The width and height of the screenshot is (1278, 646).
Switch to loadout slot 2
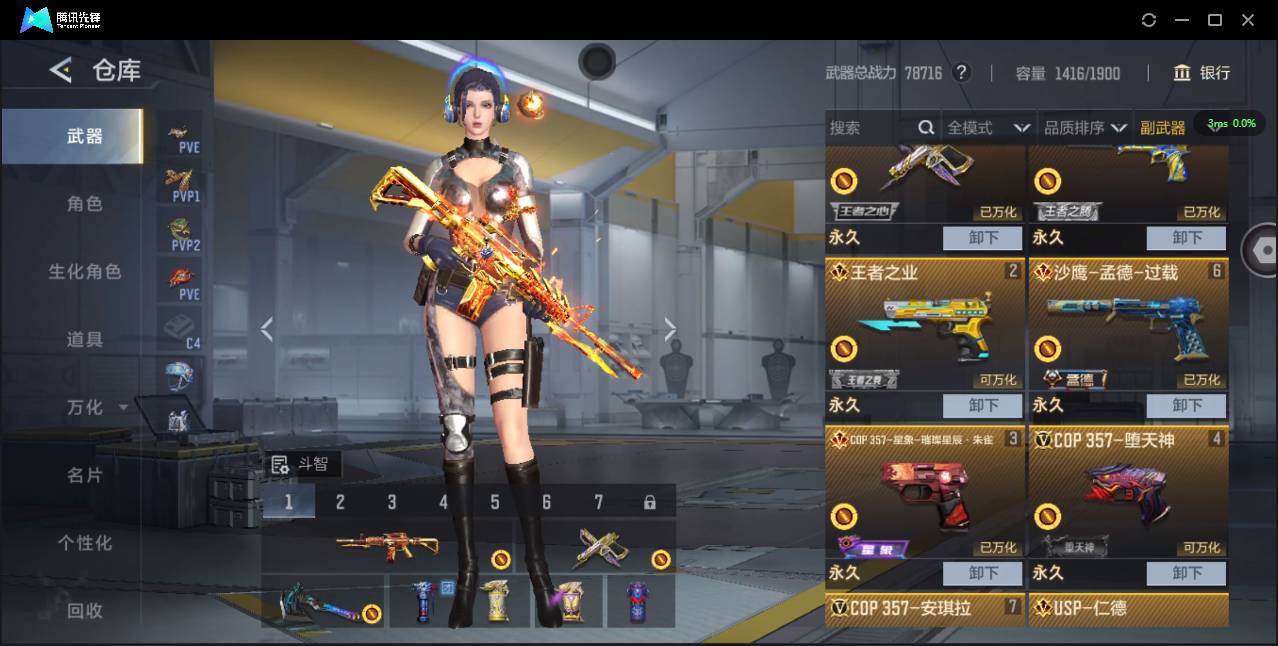[340, 502]
